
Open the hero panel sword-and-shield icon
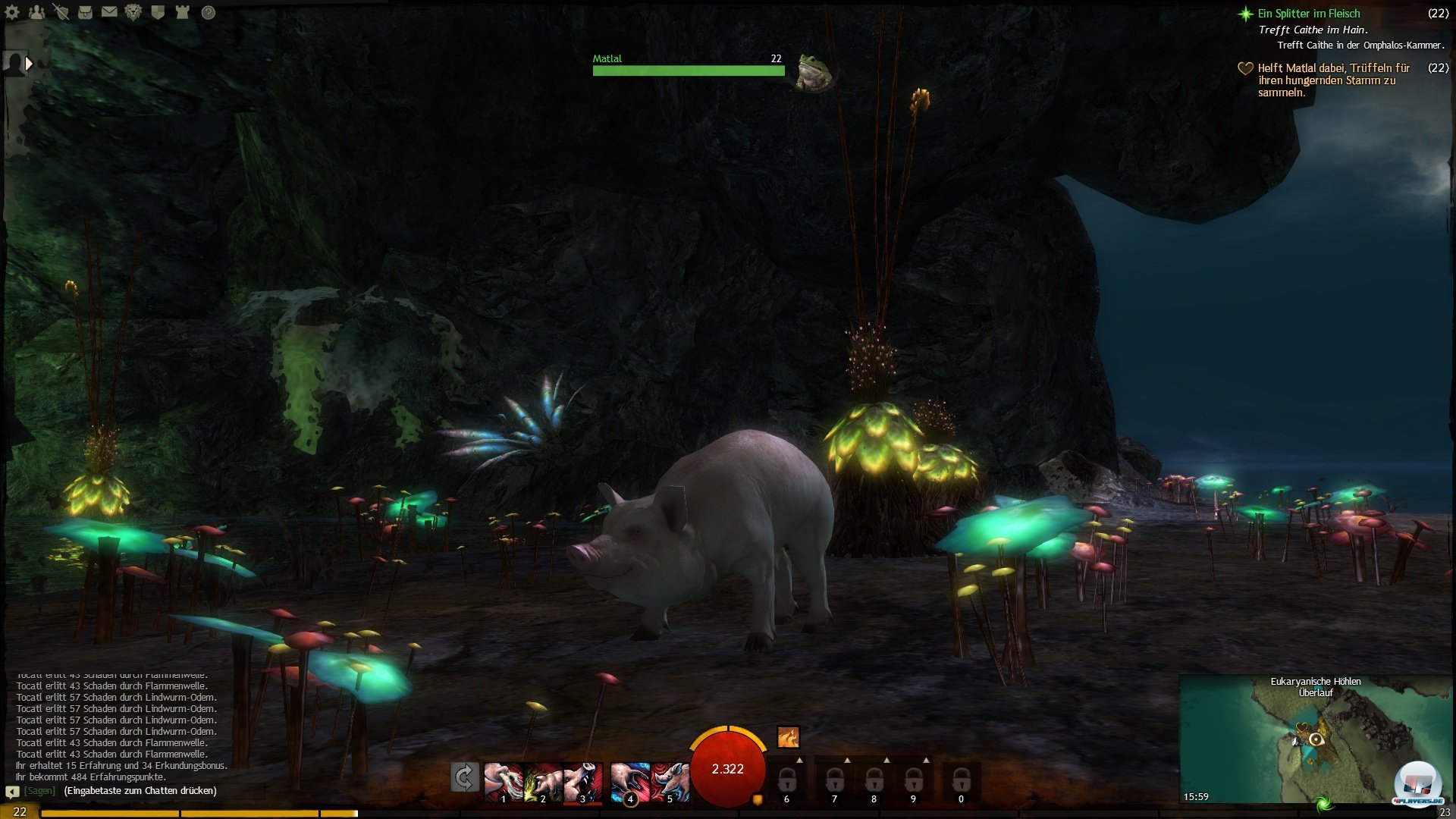tap(61, 12)
